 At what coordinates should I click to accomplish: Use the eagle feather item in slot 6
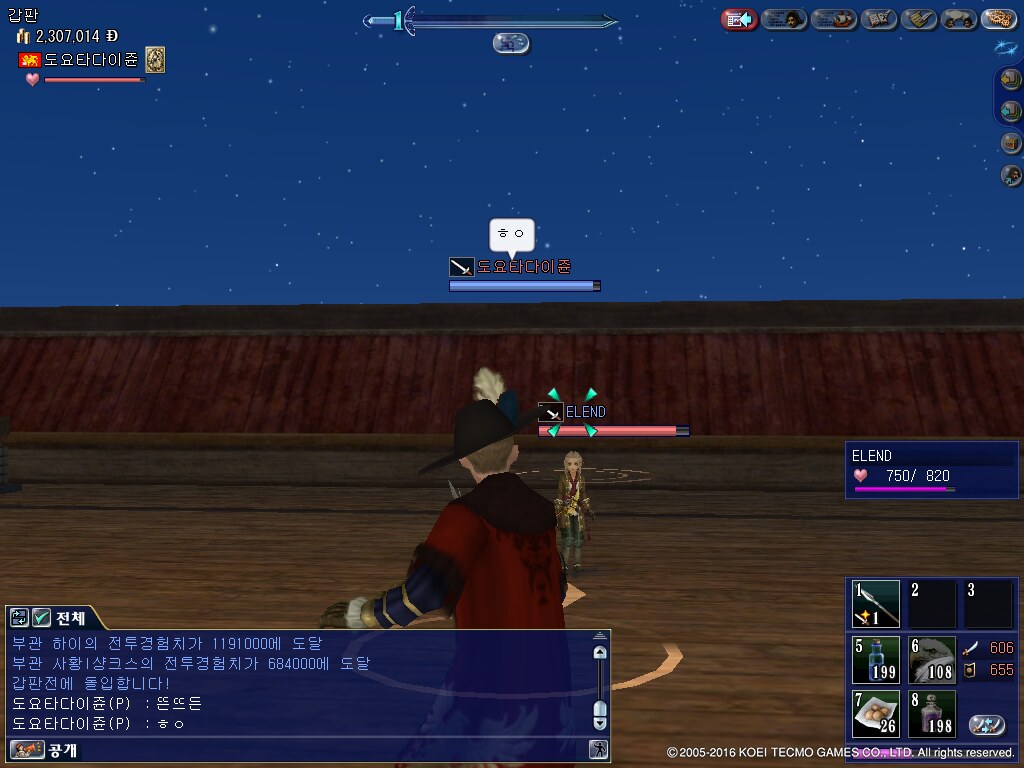tap(932, 659)
